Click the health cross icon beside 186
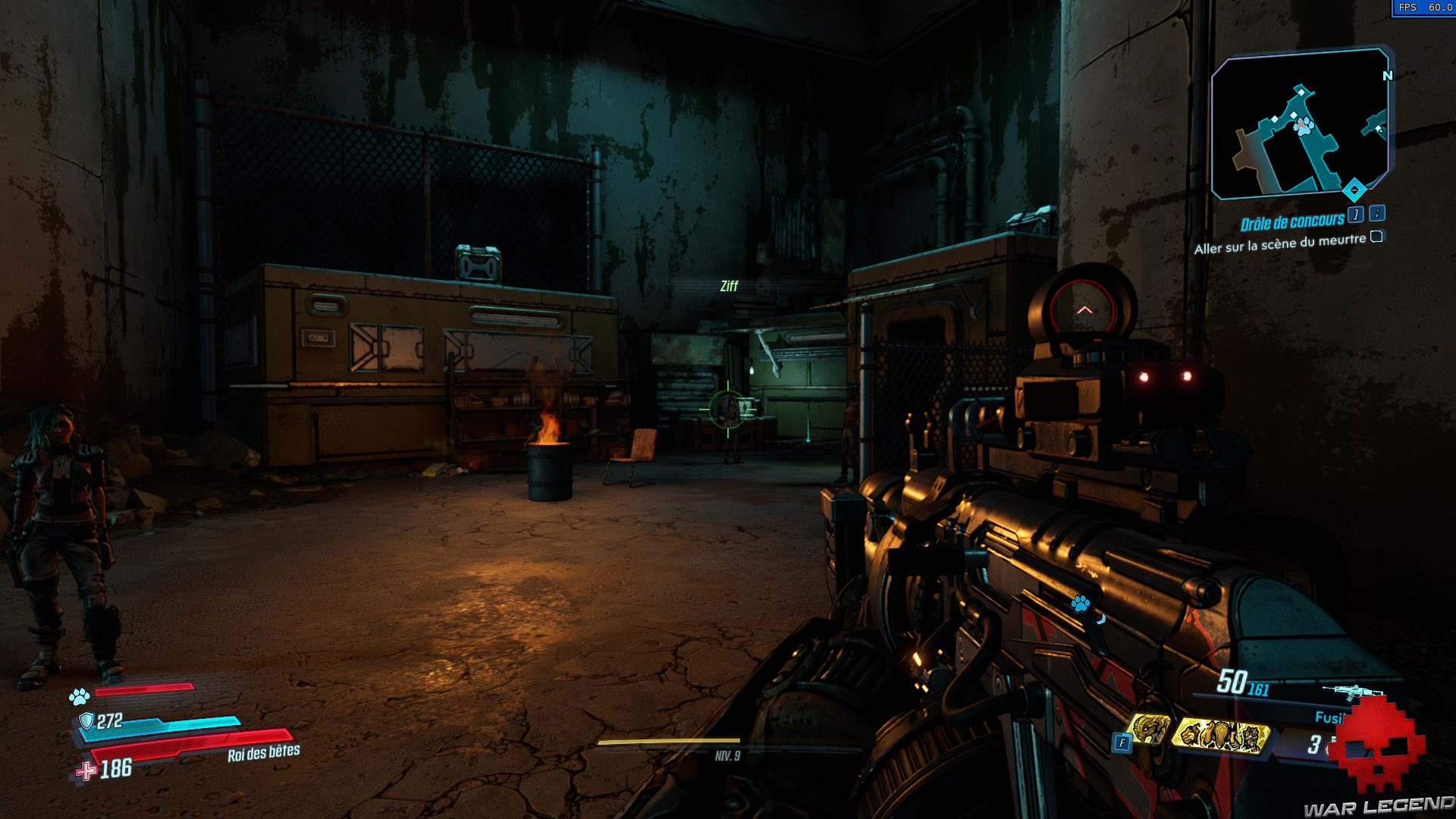 tap(83, 772)
